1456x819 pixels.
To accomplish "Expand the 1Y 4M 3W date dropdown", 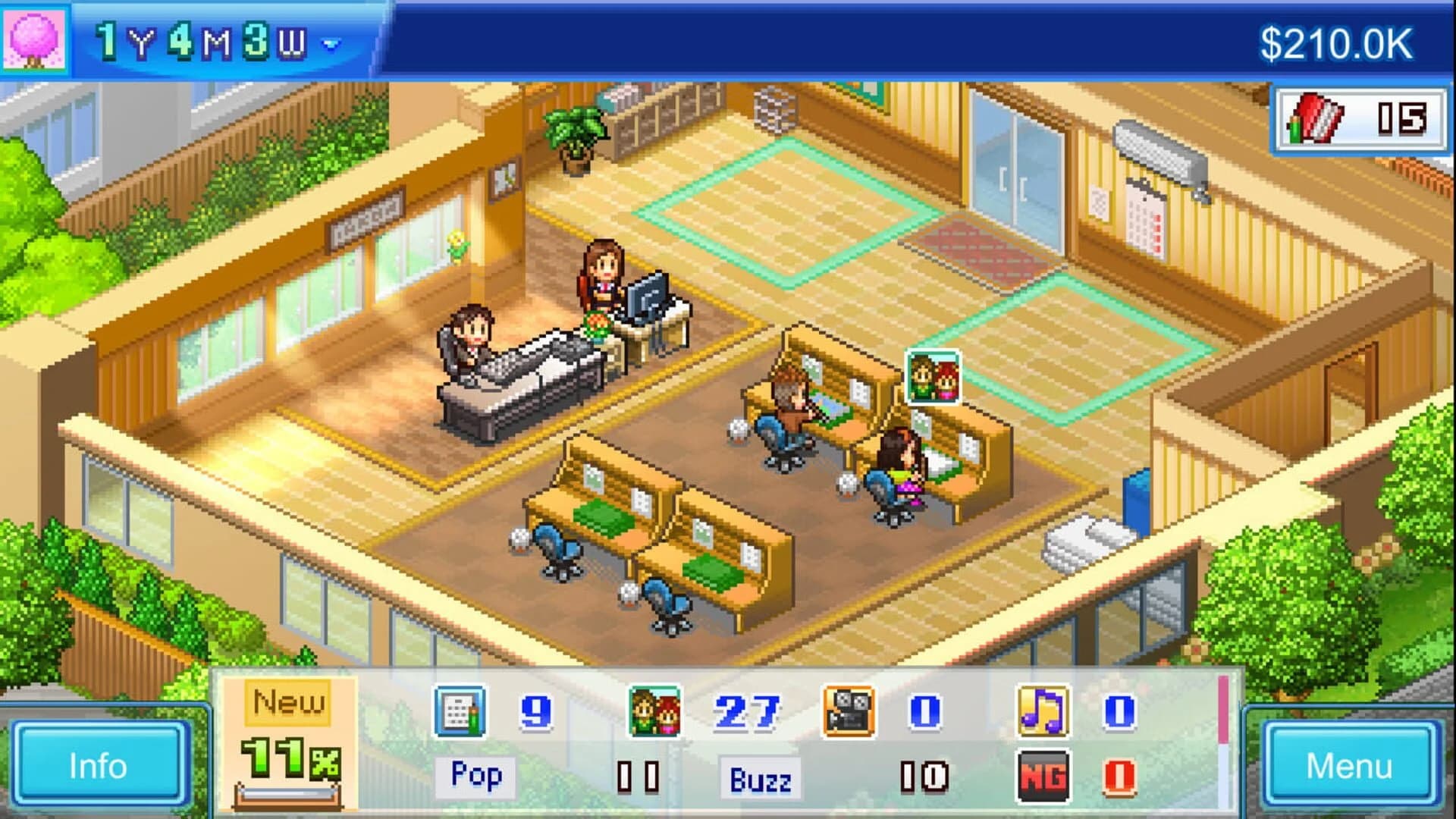I will [212, 42].
